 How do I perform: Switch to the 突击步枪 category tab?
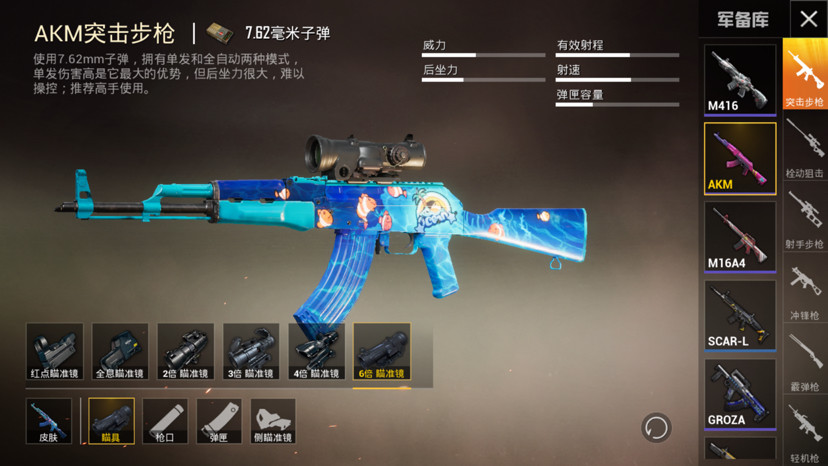[x=804, y=75]
